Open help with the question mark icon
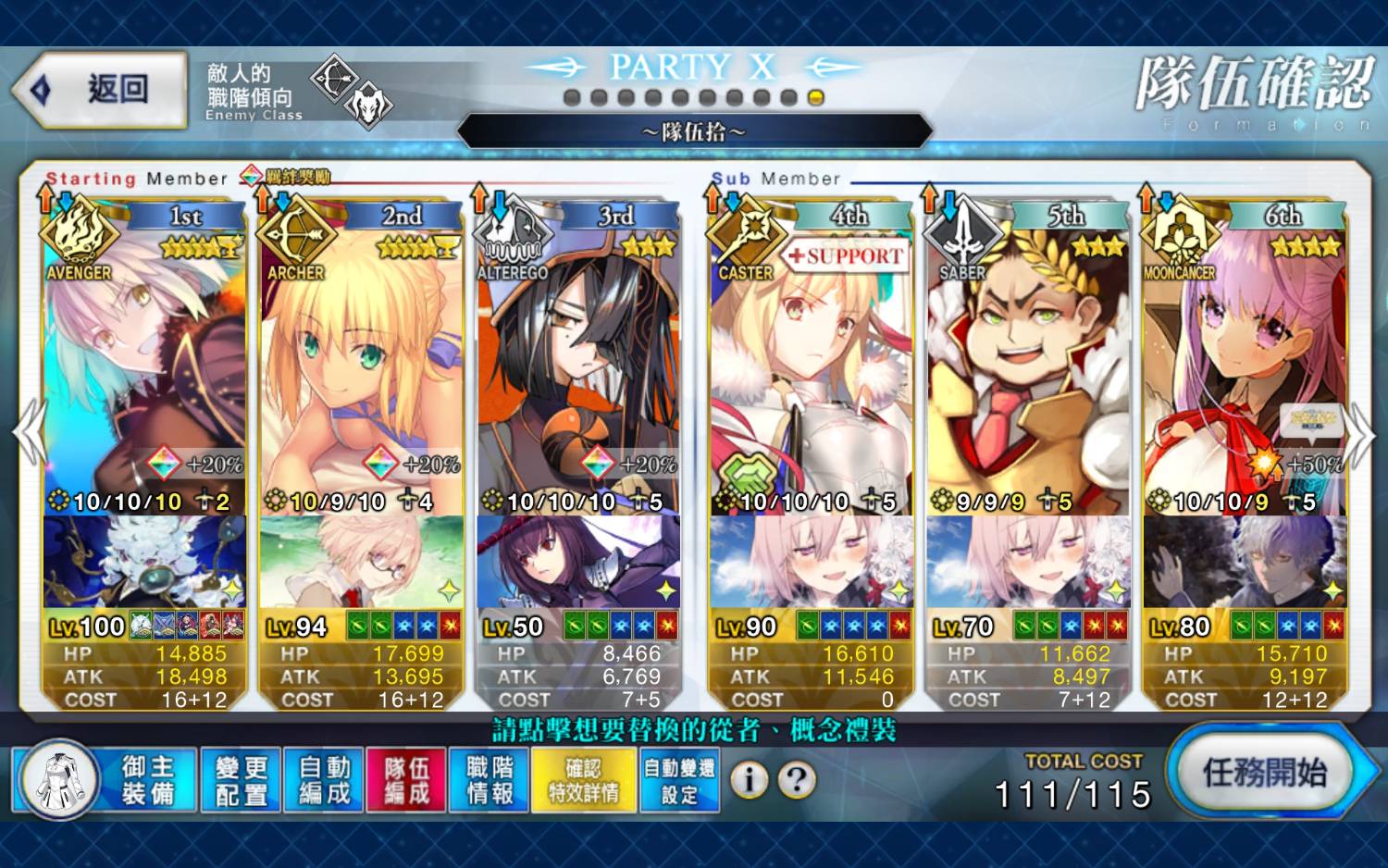1388x868 pixels. (797, 780)
